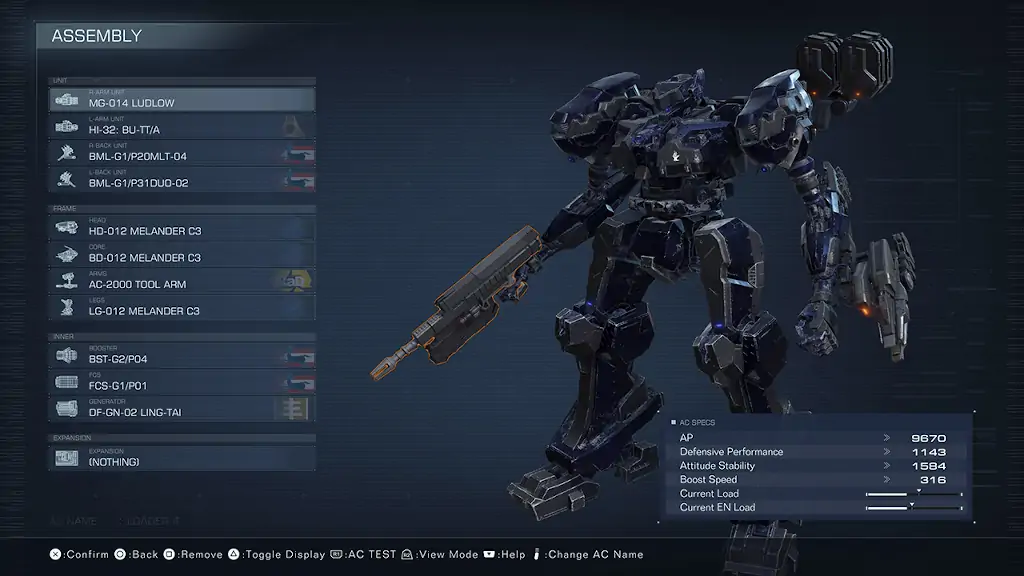Choose the AC-2000 TOOL ARM arms slot
Image resolution: width=1024 pixels, height=576 pixels.
(x=182, y=282)
